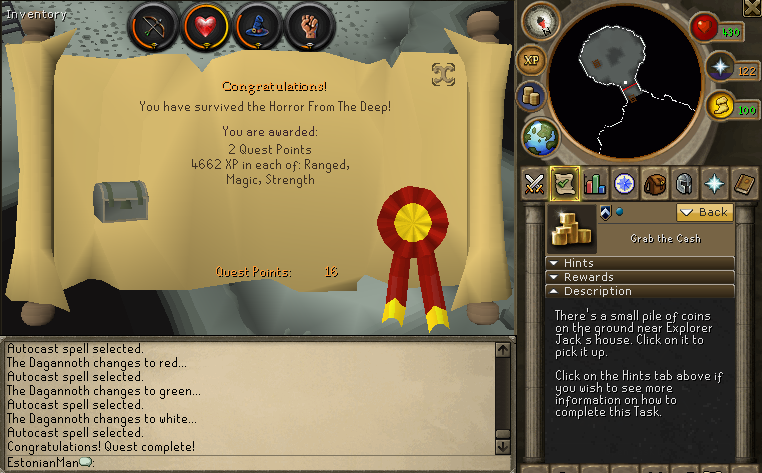
Task: Show the backpack inventory tab
Action: pyautogui.click(x=655, y=183)
